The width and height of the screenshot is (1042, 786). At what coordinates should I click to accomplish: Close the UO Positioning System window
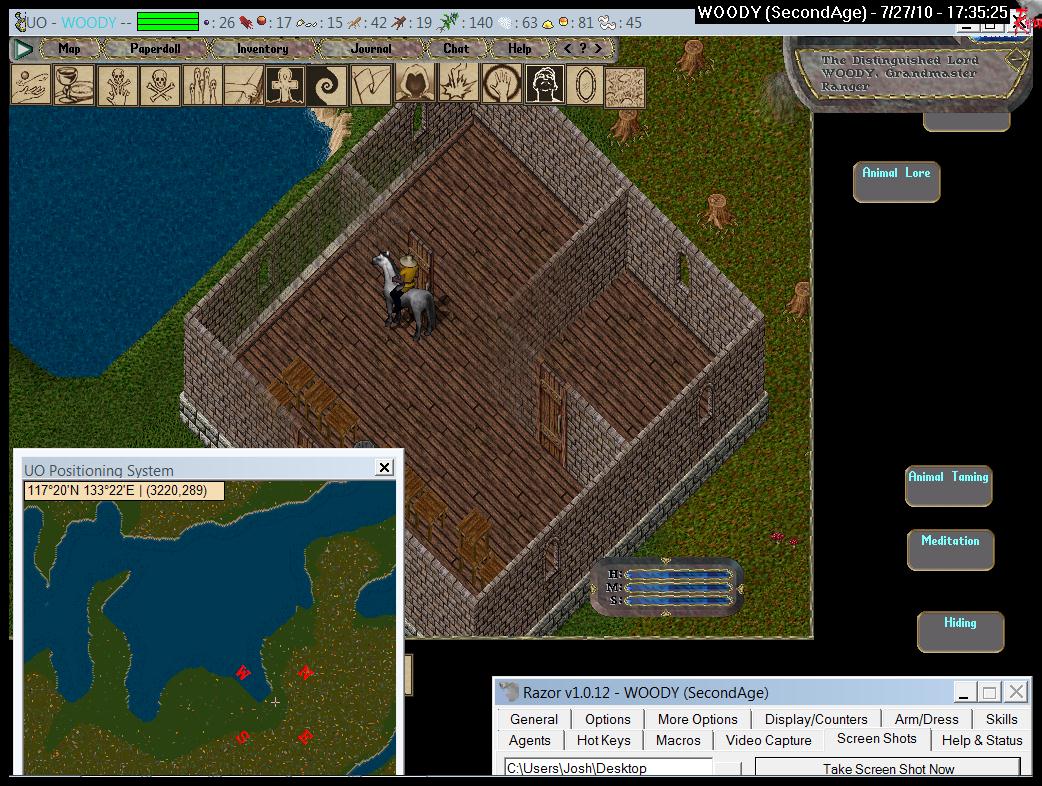point(384,467)
